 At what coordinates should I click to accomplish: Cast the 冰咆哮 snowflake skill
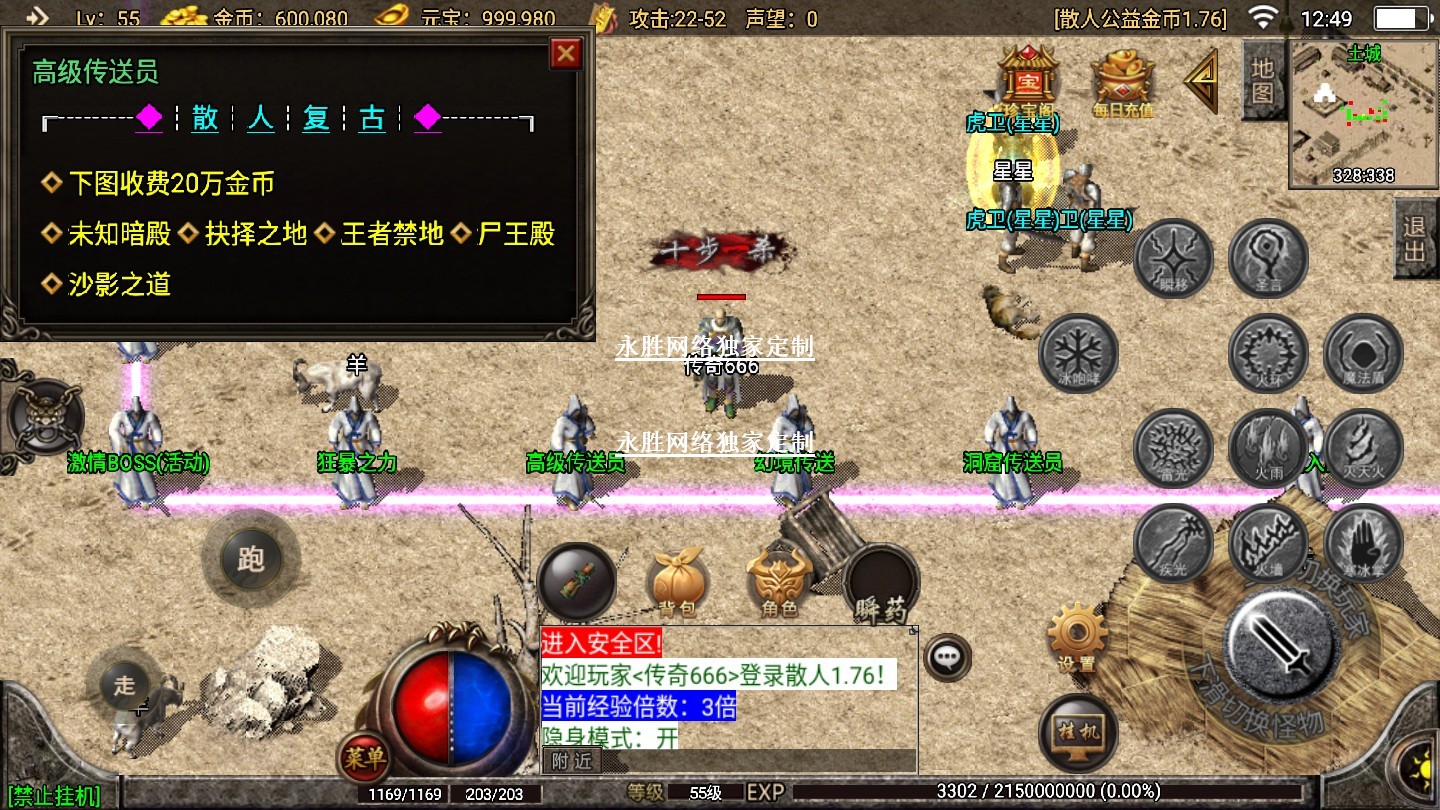pyautogui.click(x=1078, y=353)
